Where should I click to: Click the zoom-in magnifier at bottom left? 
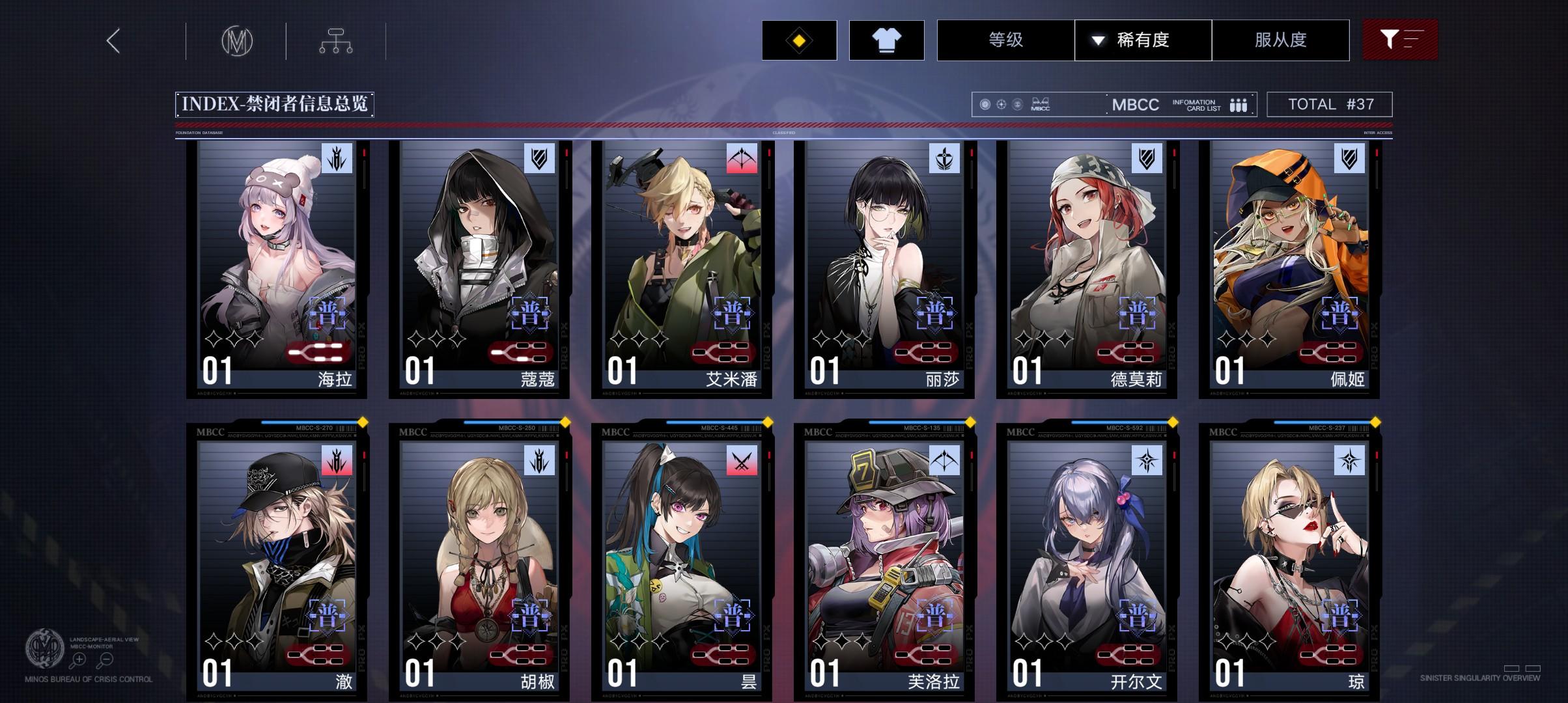(79, 659)
